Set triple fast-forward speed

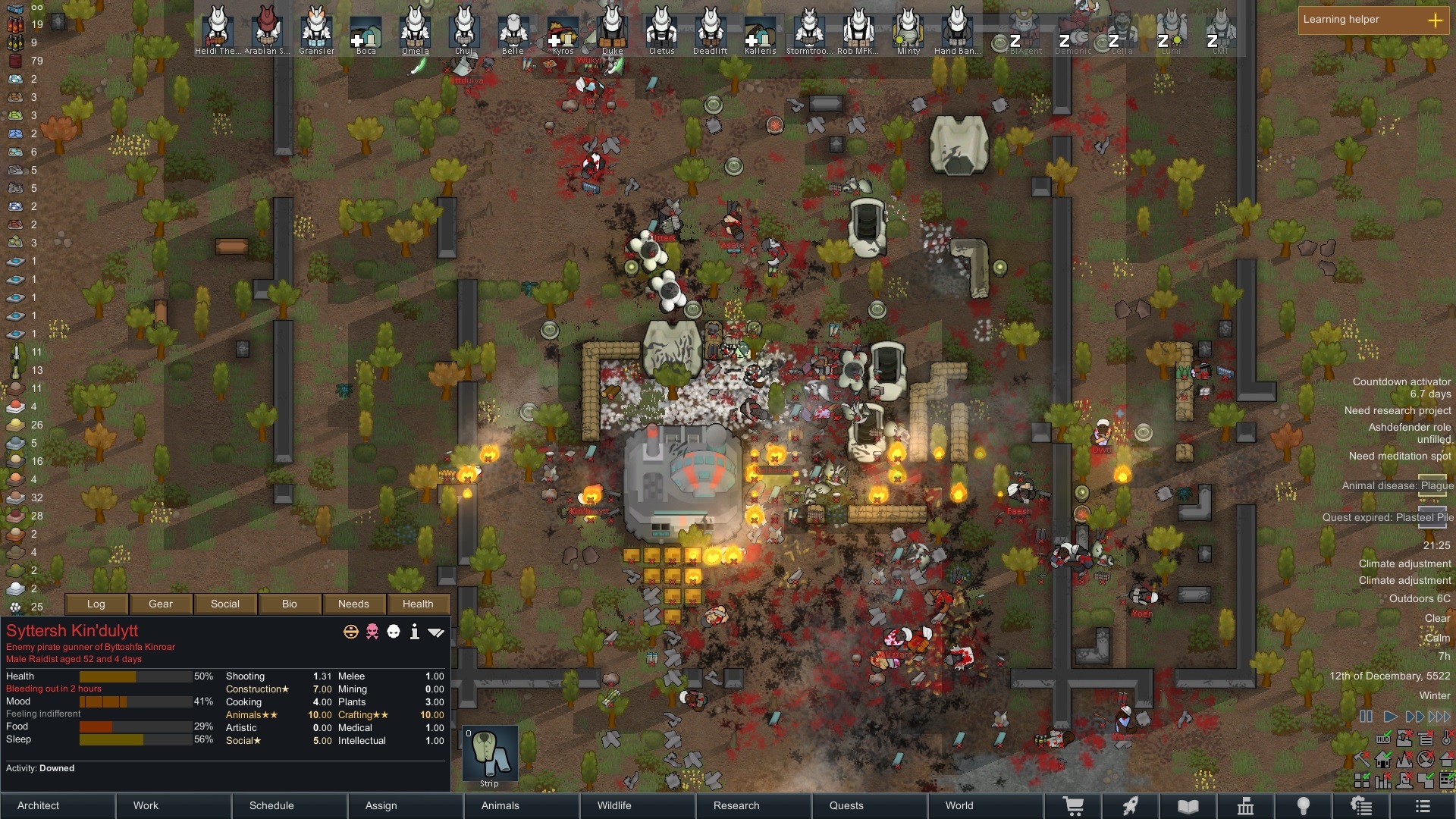[x=1439, y=716]
